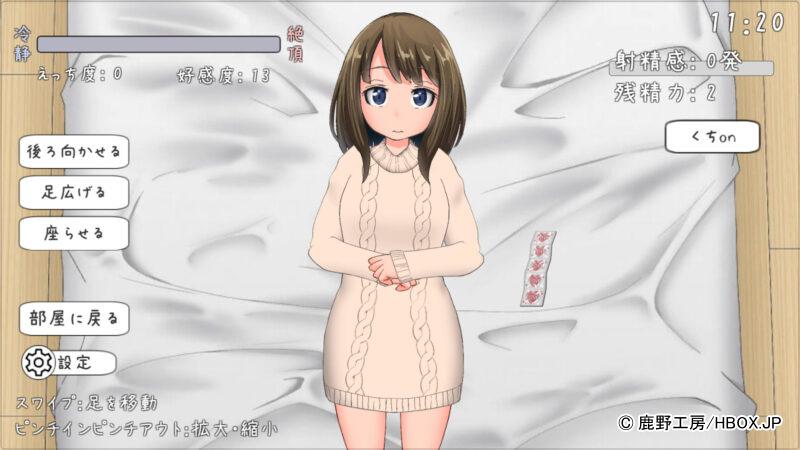Return to the room with 部屋に戻る
Viewport: 800px width, 450px height.
coord(74,319)
